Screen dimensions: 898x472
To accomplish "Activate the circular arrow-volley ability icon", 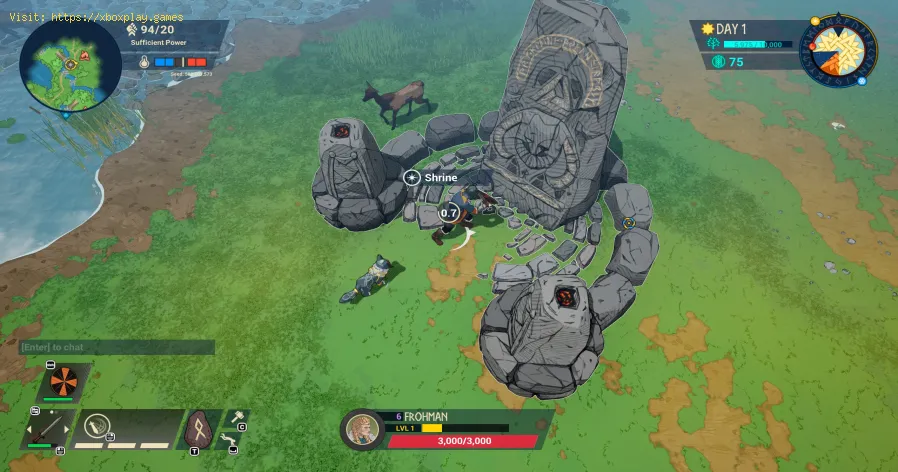I will (x=98, y=428).
